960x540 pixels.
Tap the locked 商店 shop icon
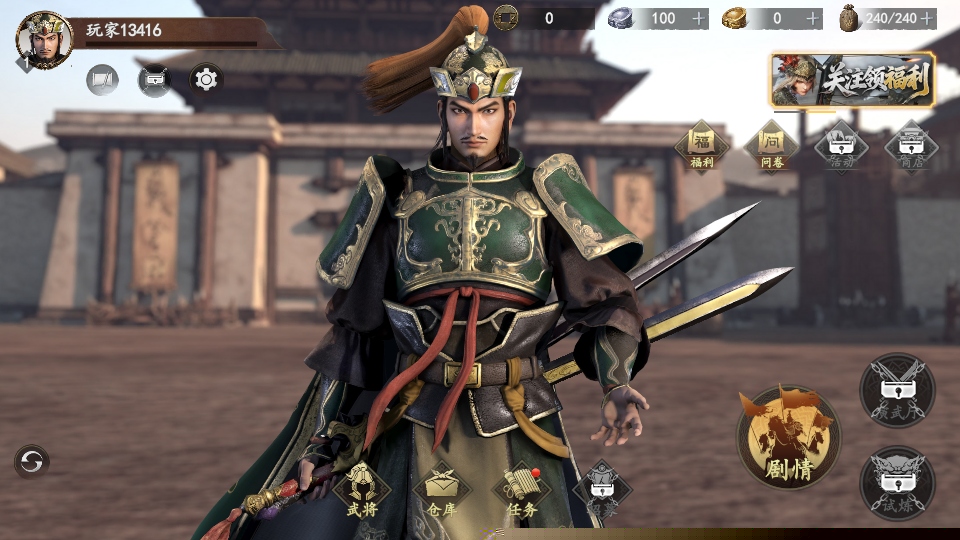coord(911,148)
